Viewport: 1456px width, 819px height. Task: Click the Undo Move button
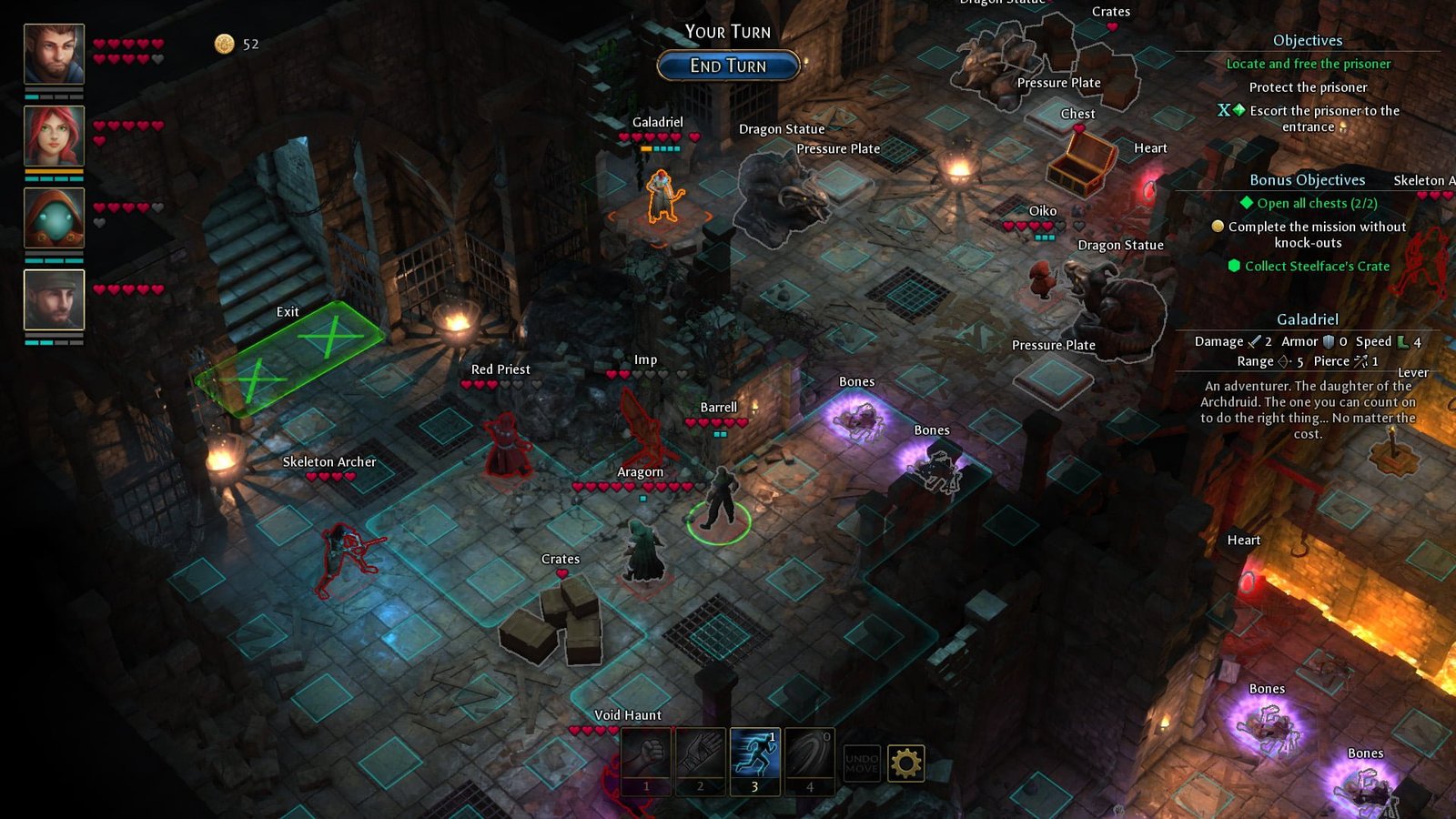861,763
